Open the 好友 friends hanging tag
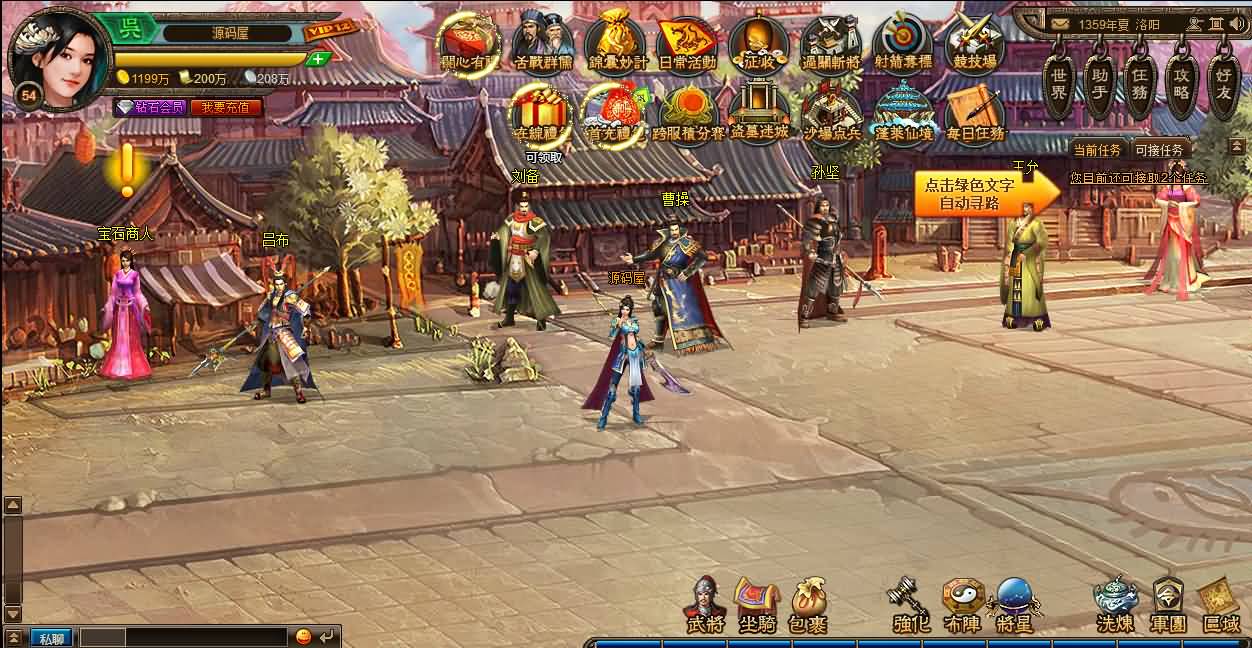 [x=1223, y=81]
